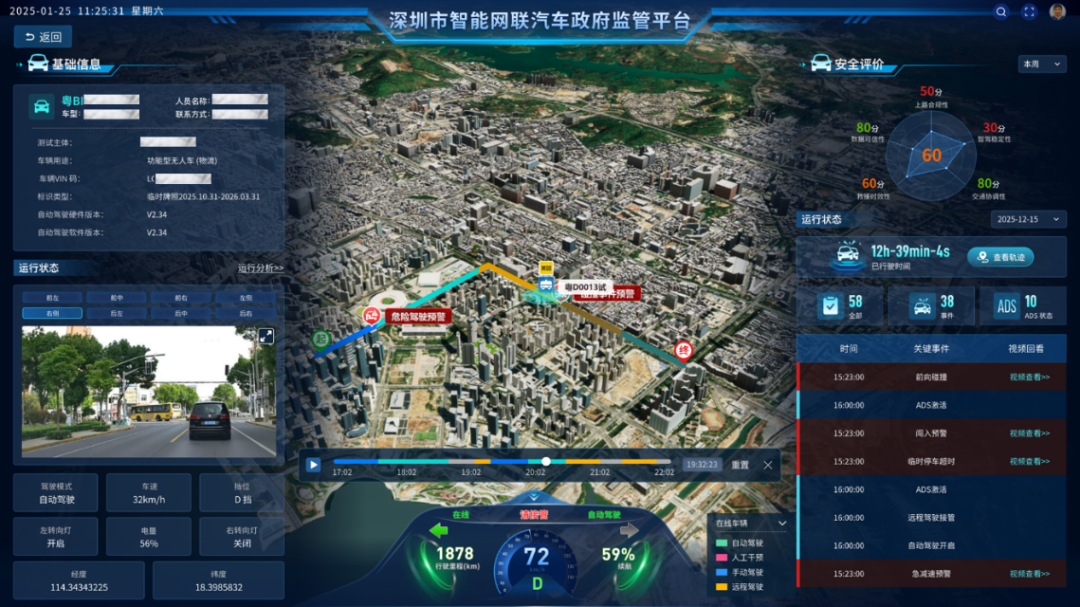Expand the 在线车辆 legend dropdown
The height and width of the screenshot is (607, 1080).
pyautogui.click(x=782, y=523)
